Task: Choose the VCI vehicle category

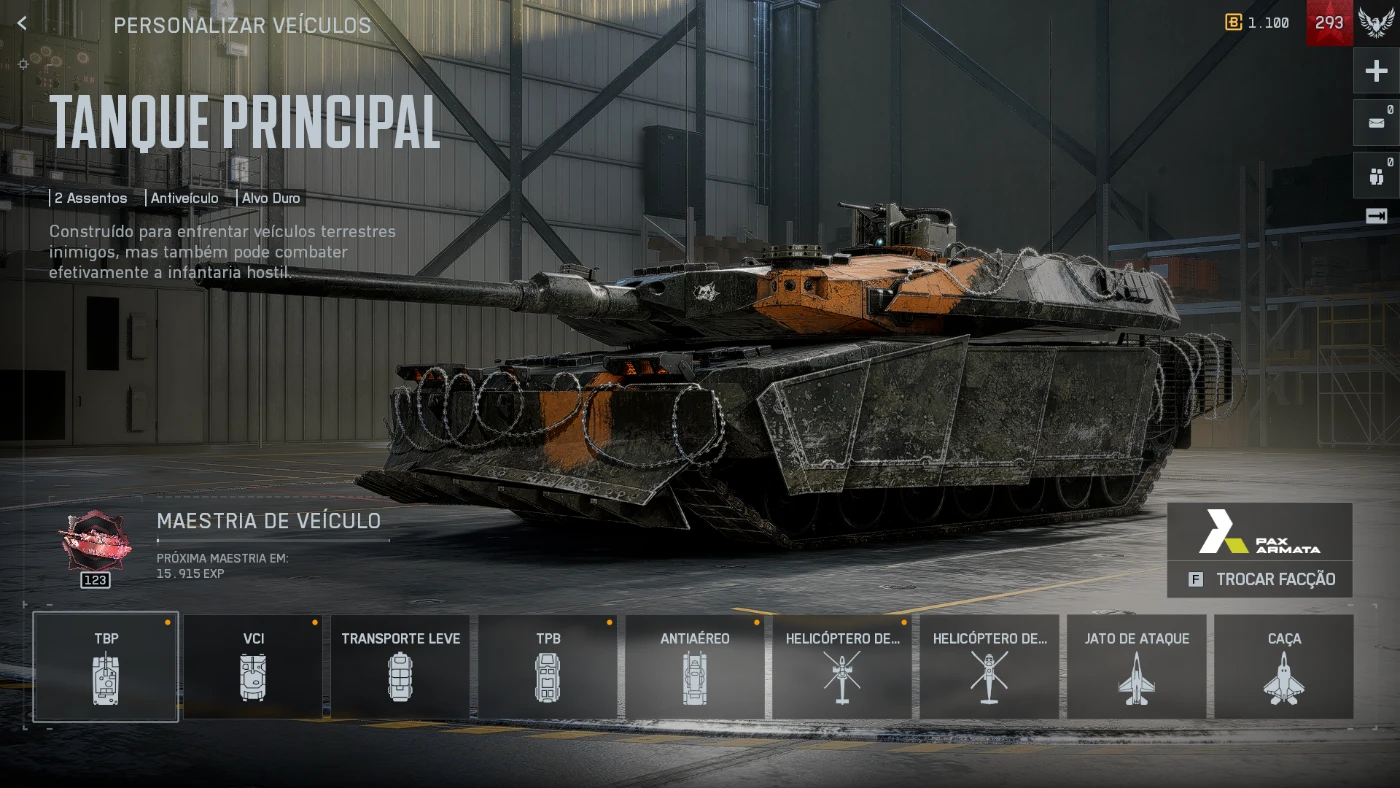Action: [x=253, y=666]
